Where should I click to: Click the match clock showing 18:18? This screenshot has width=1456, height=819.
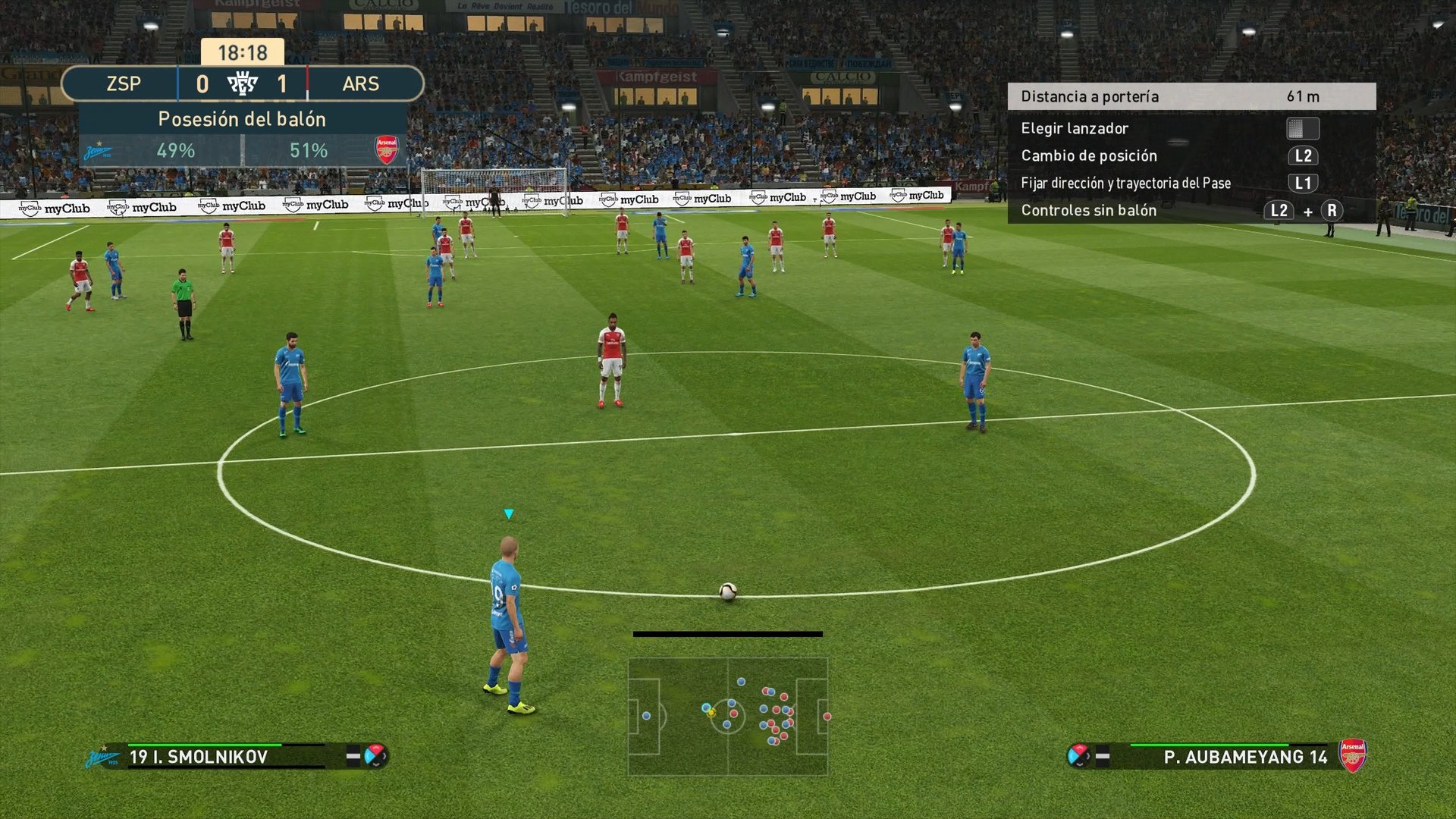241,53
